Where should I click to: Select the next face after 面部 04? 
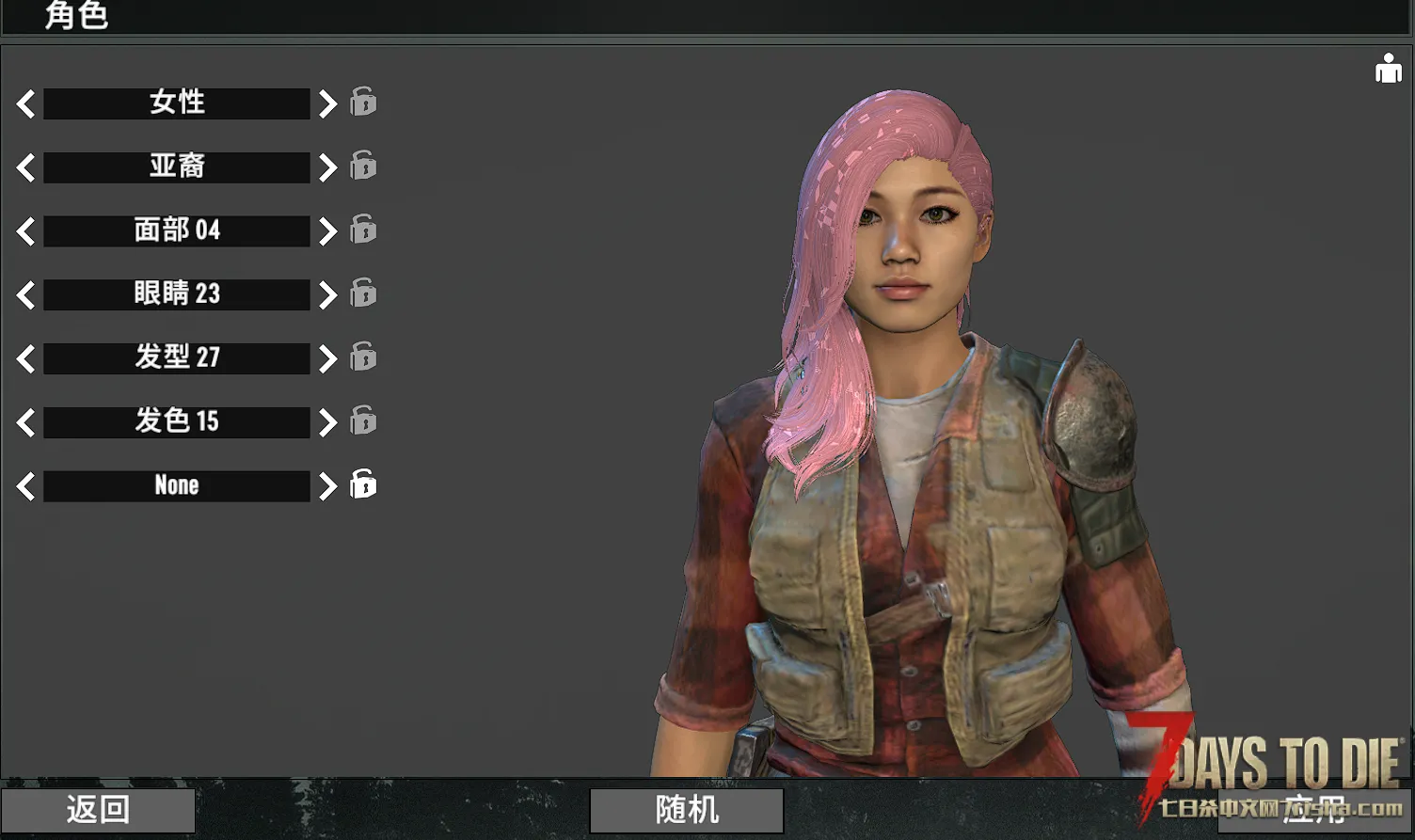tap(326, 231)
